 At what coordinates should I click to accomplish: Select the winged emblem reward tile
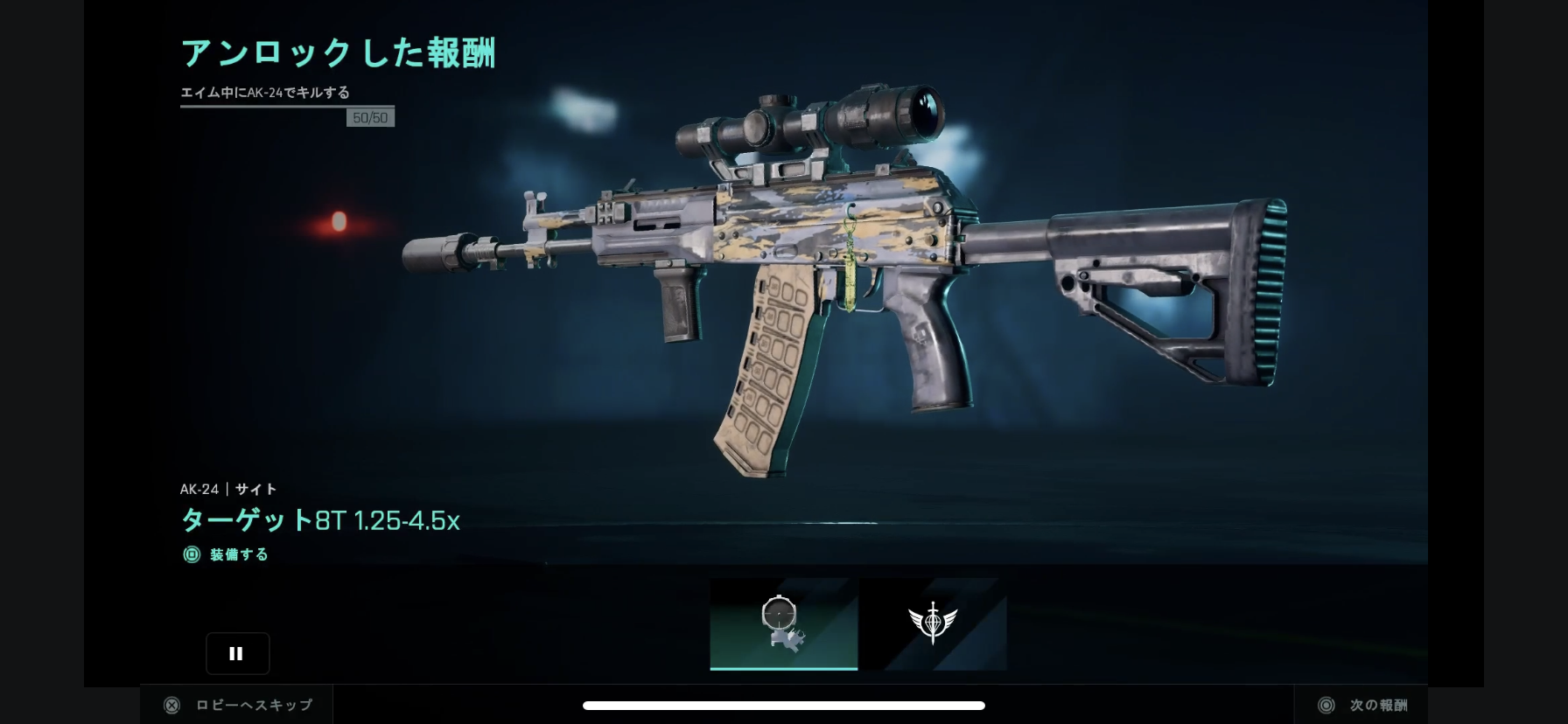click(x=933, y=623)
